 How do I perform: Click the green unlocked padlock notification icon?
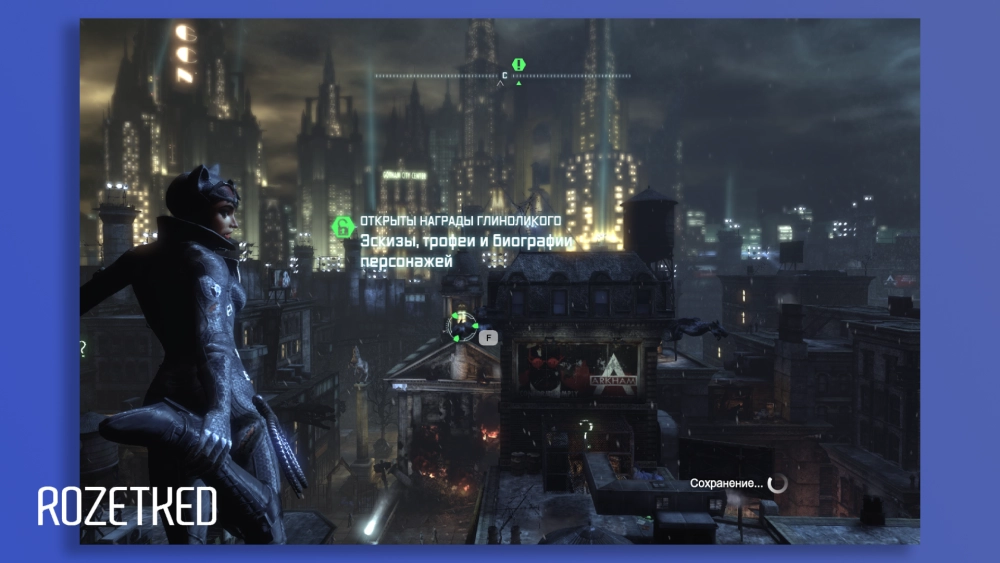(x=342, y=226)
